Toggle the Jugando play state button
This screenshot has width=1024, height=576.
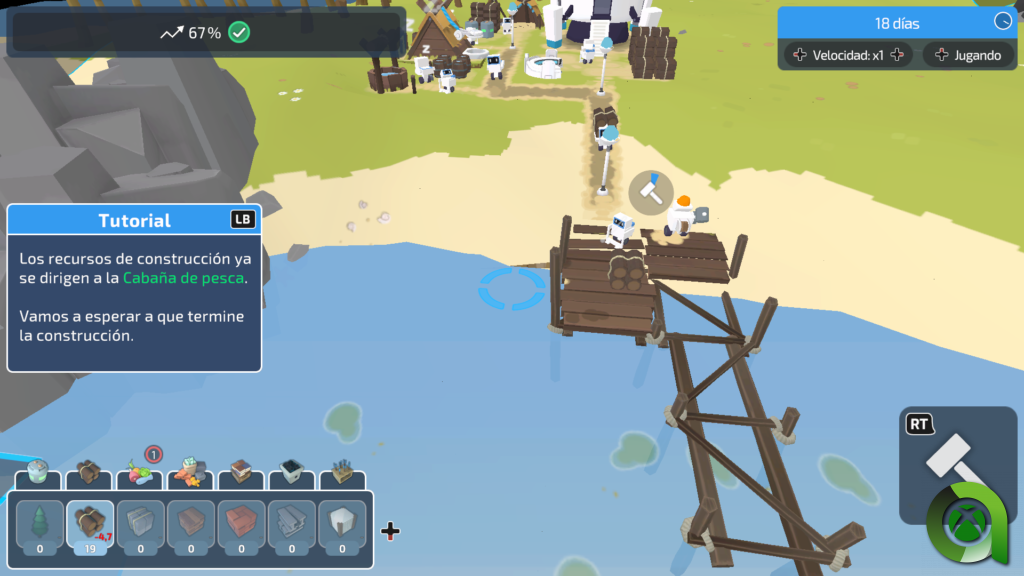966,55
